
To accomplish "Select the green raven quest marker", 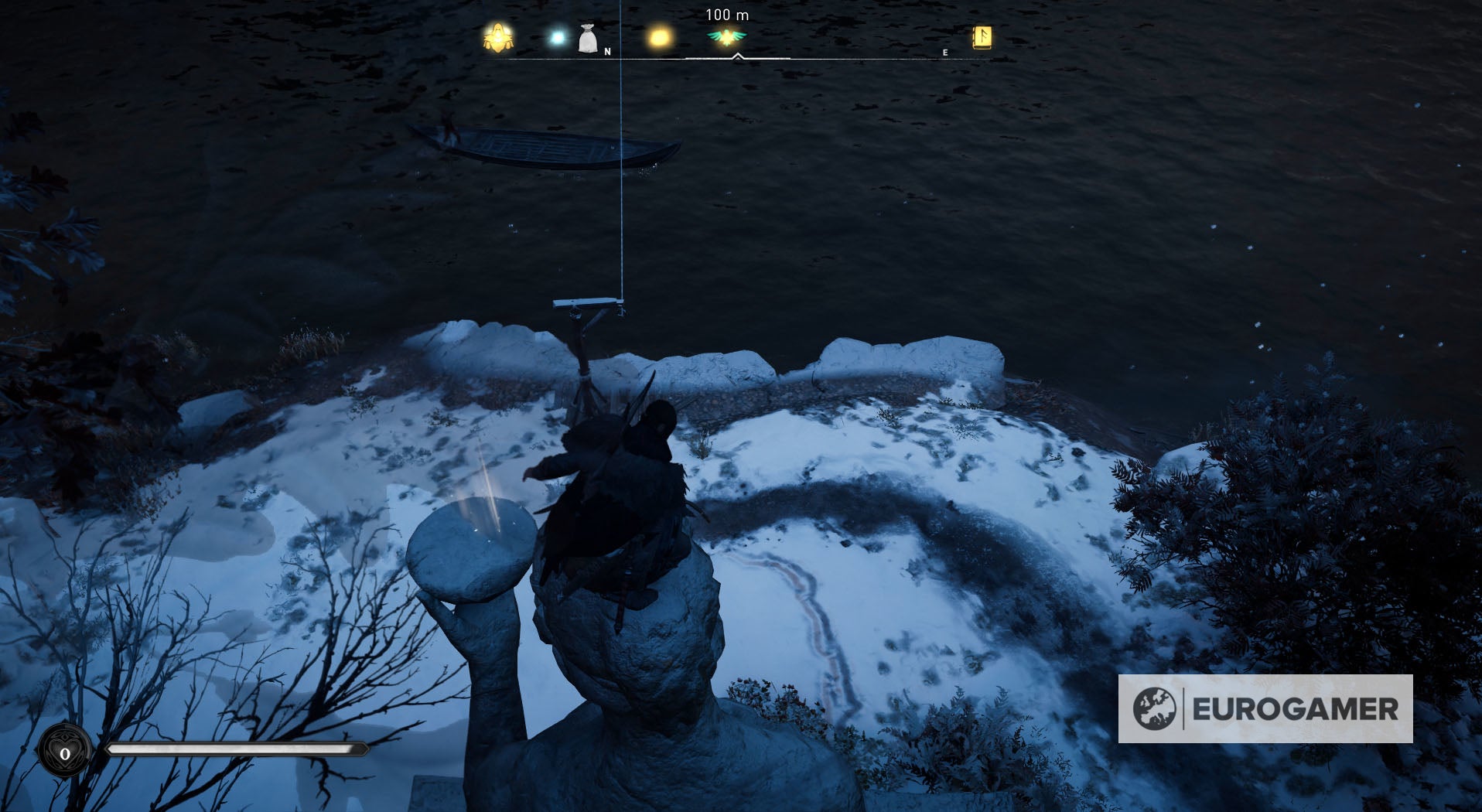I will [727, 36].
